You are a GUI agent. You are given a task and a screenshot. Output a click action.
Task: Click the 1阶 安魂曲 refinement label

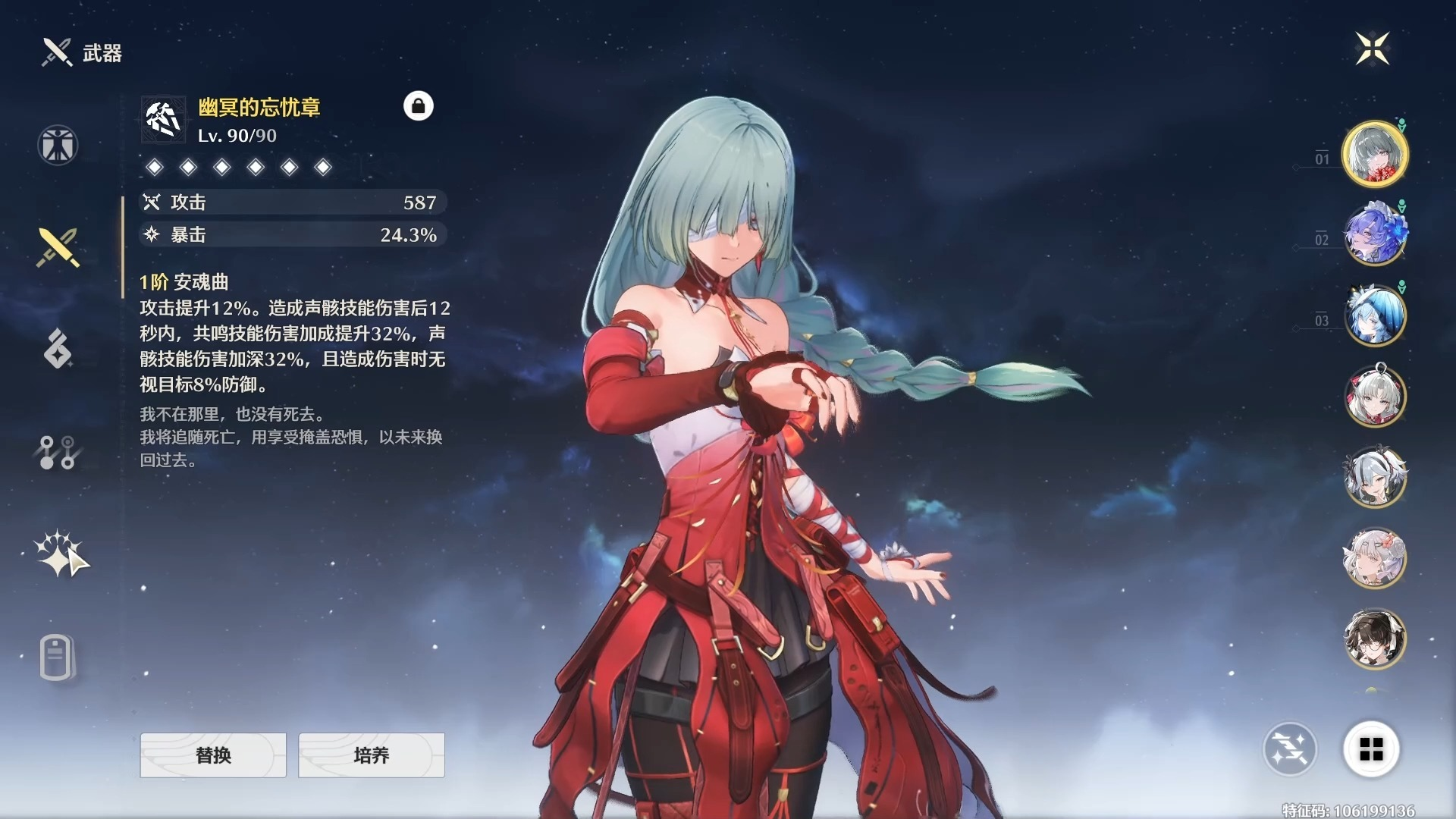click(184, 282)
